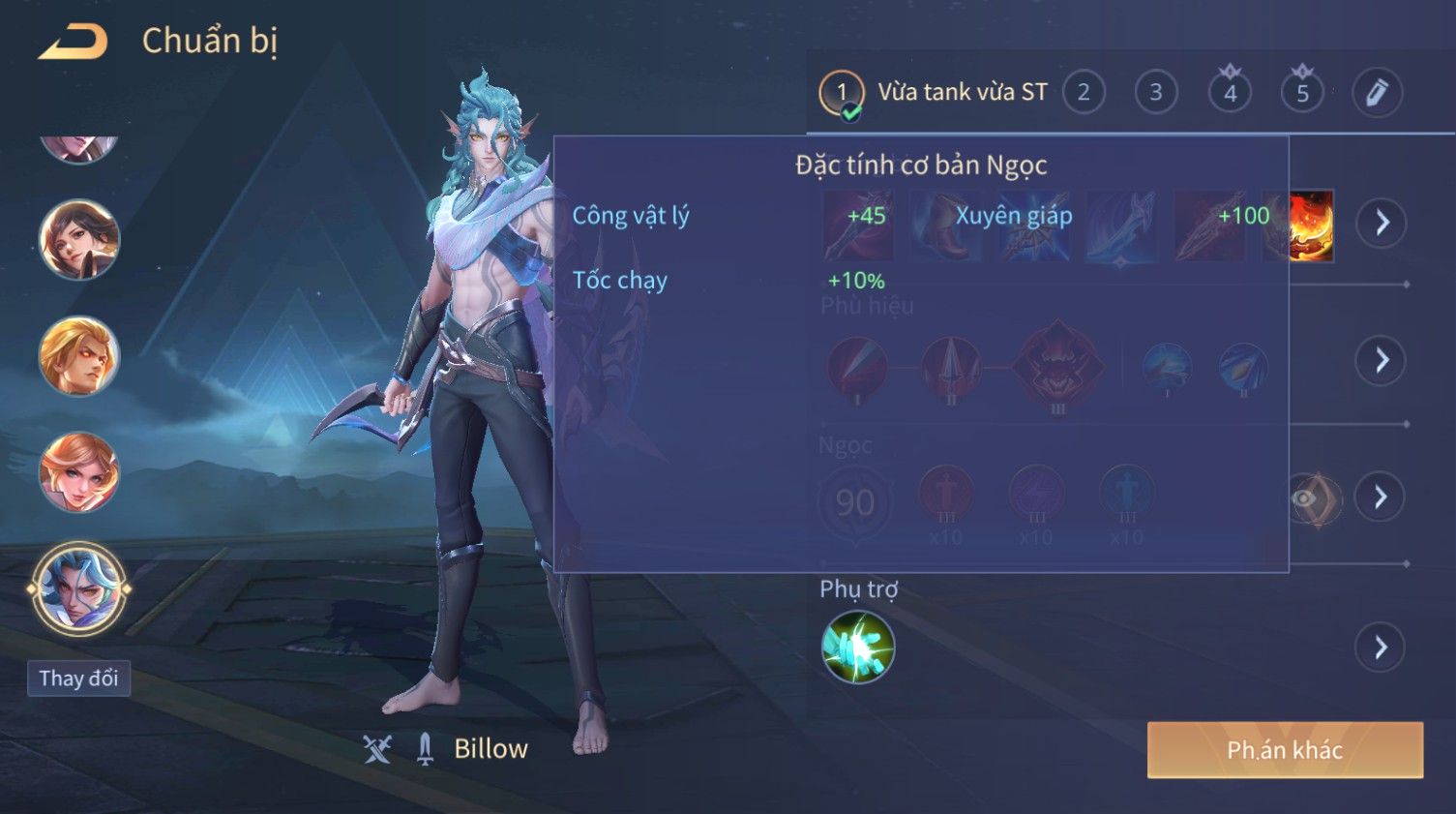Select the green Phụ trợ spell icon
This screenshot has width=1456, height=814.
[857, 648]
